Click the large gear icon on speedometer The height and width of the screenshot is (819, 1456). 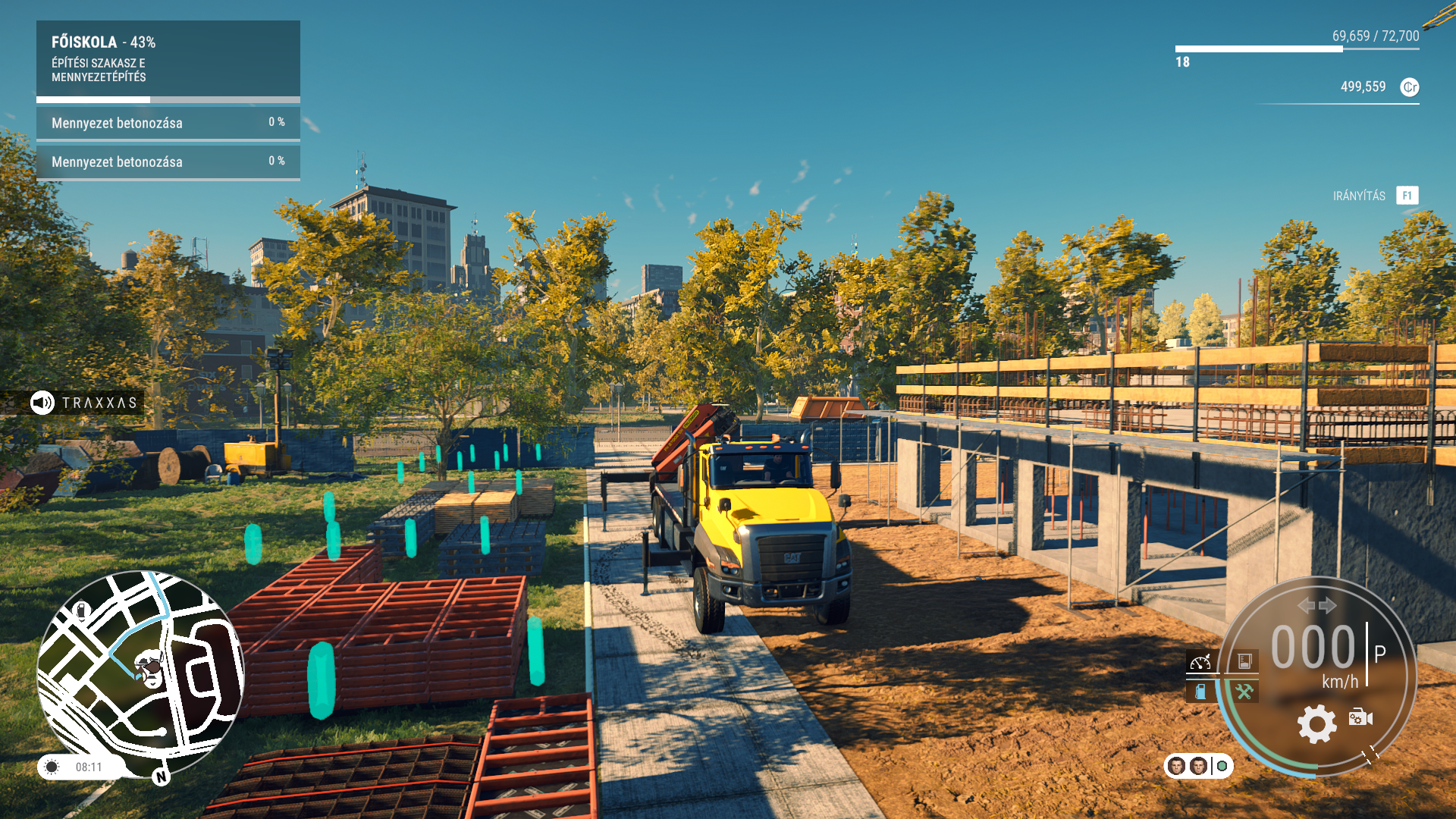(x=1316, y=723)
